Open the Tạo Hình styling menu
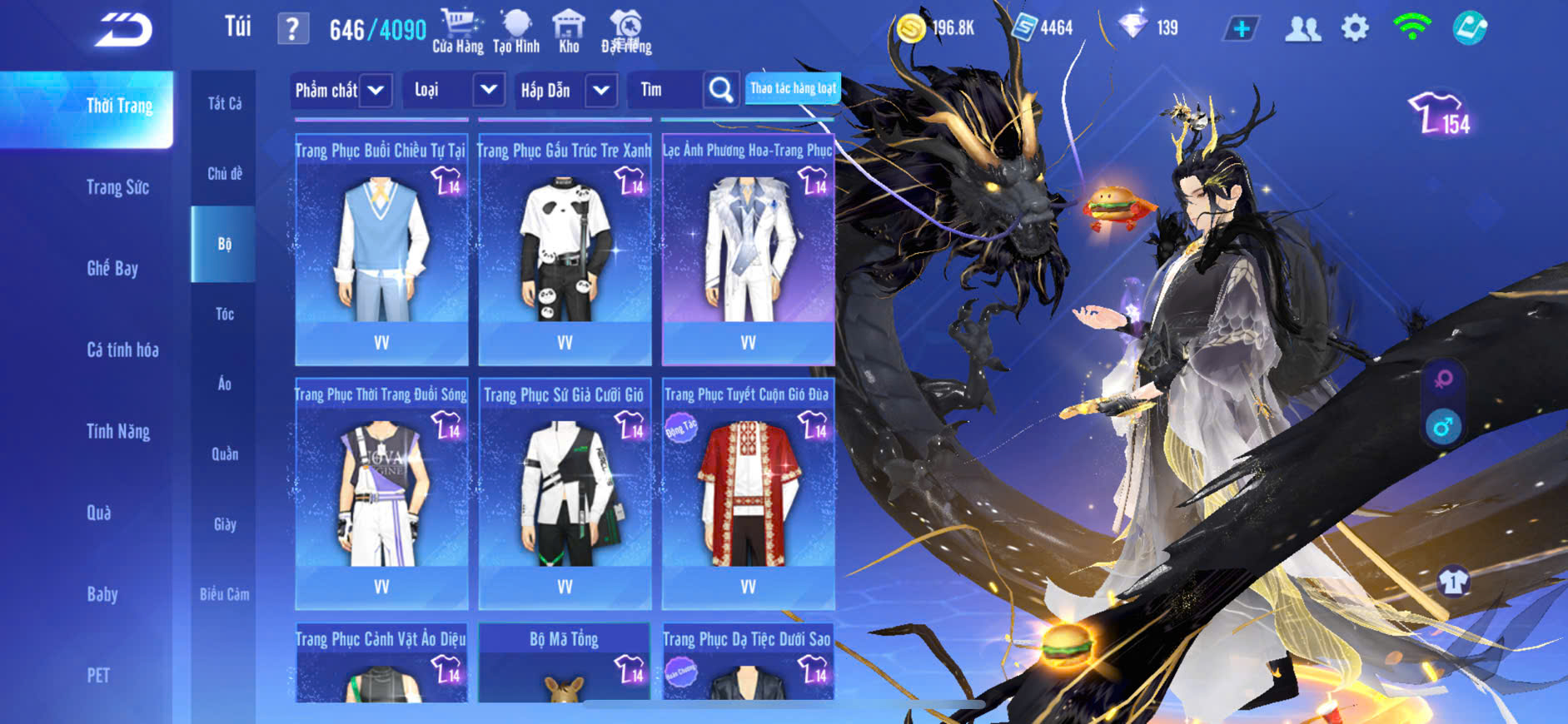 pyautogui.click(x=516, y=31)
